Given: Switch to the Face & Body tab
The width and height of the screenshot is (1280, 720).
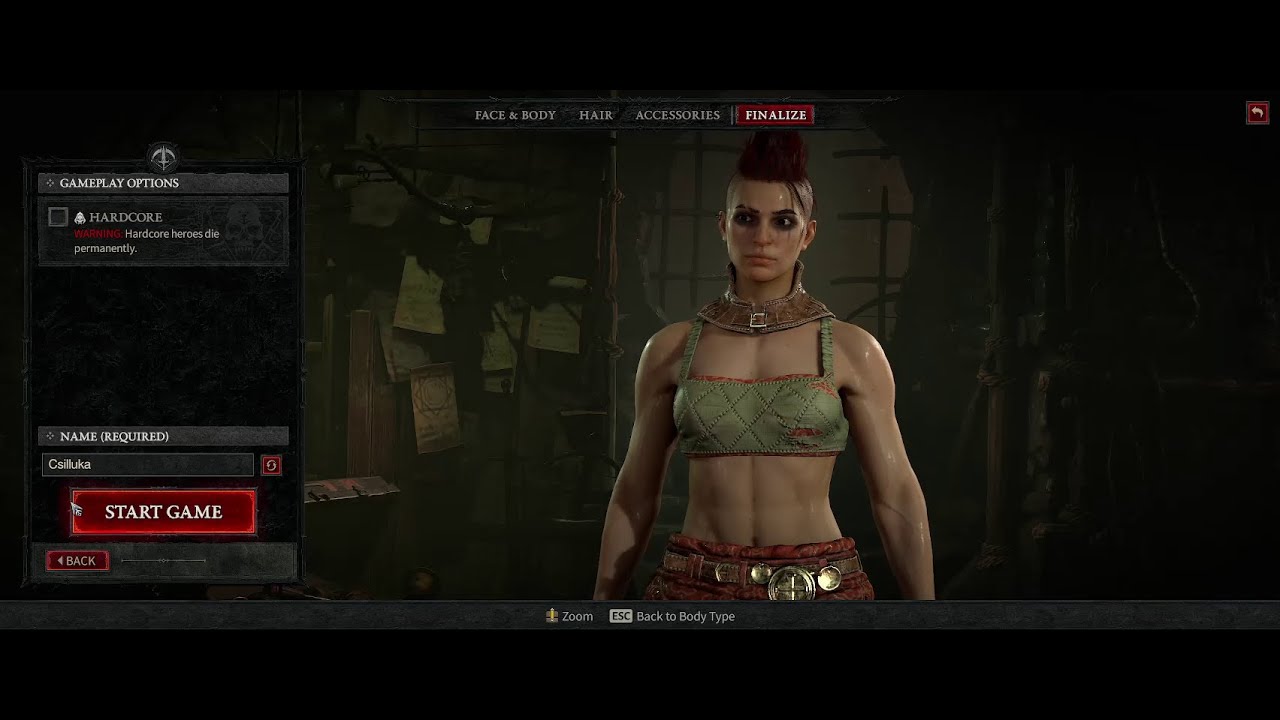Looking at the screenshot, I should click(515, 115).
